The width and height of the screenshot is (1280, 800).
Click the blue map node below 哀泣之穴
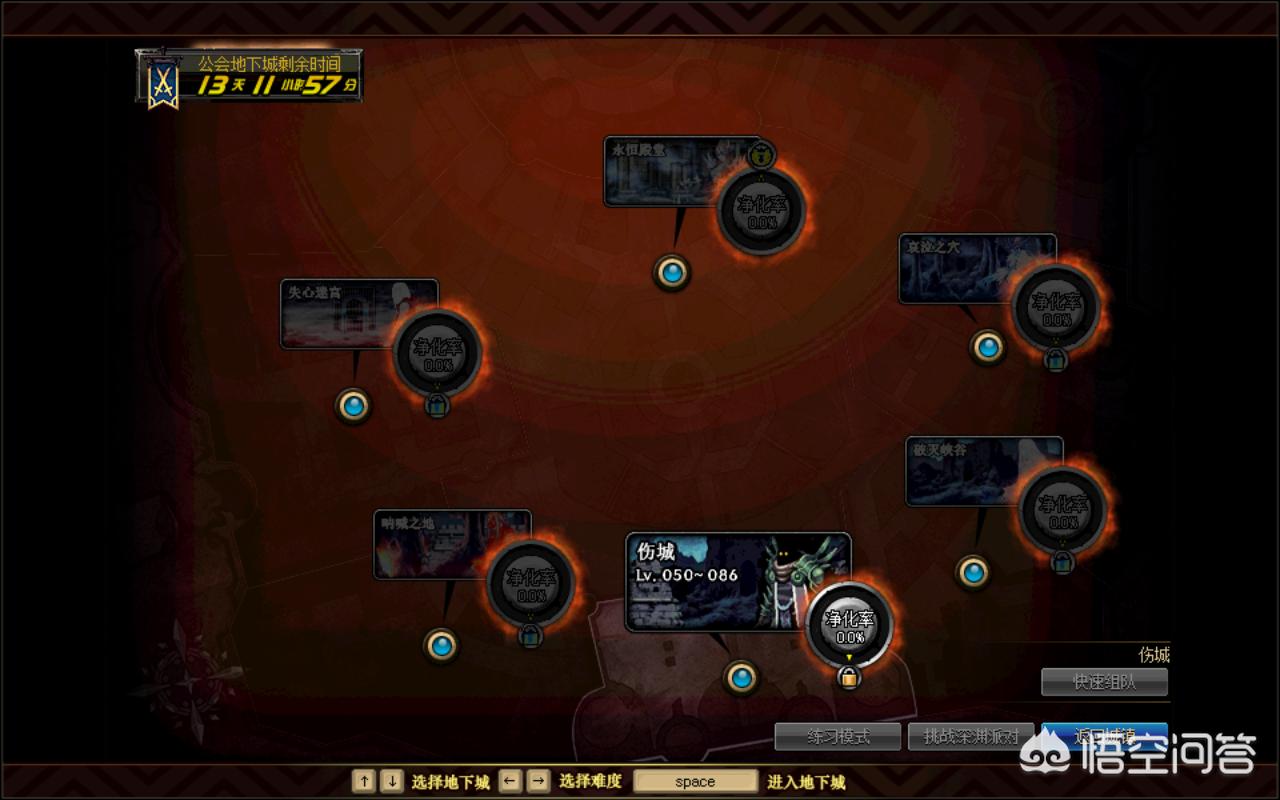(x=988, y=346)
